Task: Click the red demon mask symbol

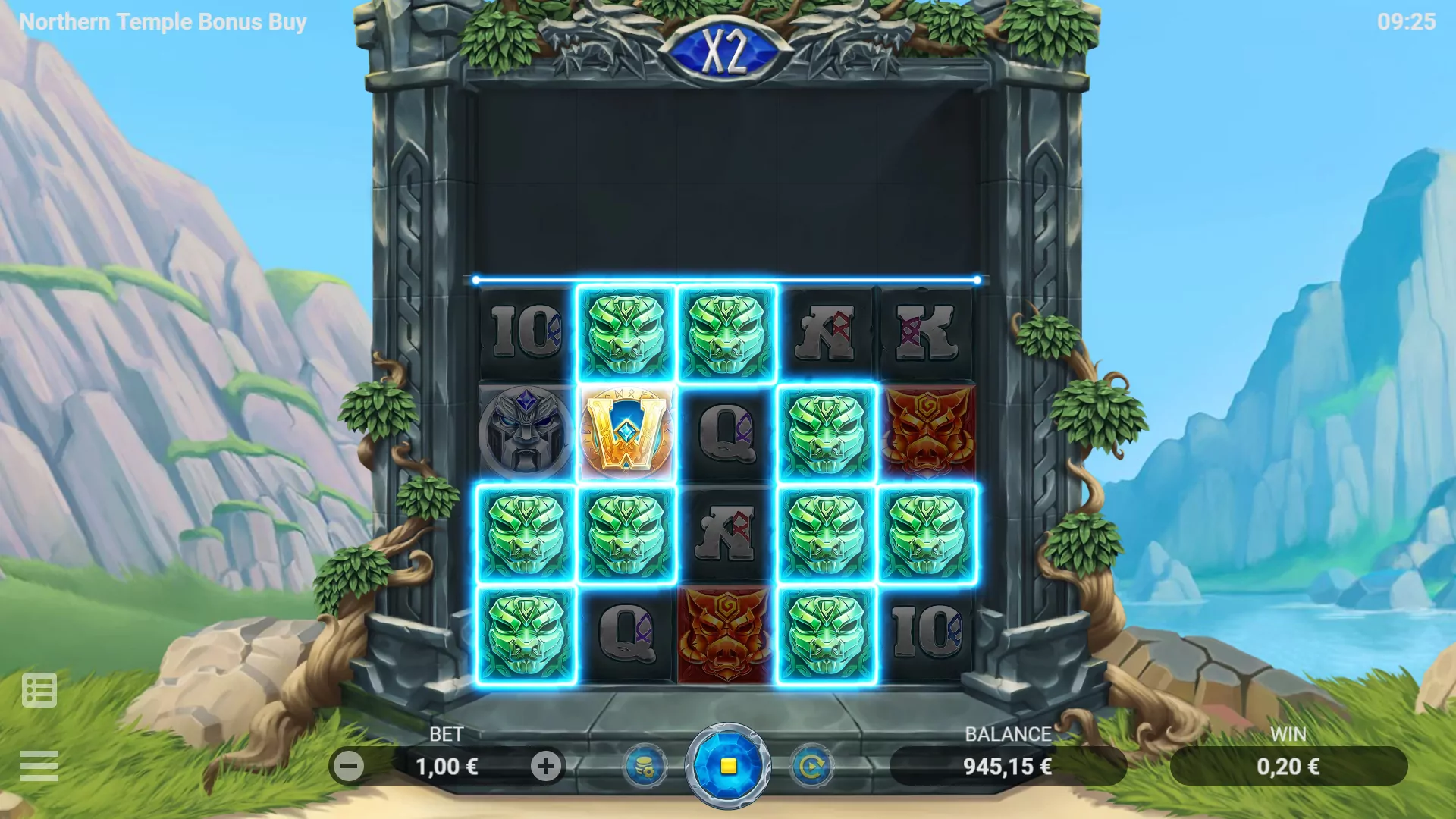Action: click(x=927, y=432)
